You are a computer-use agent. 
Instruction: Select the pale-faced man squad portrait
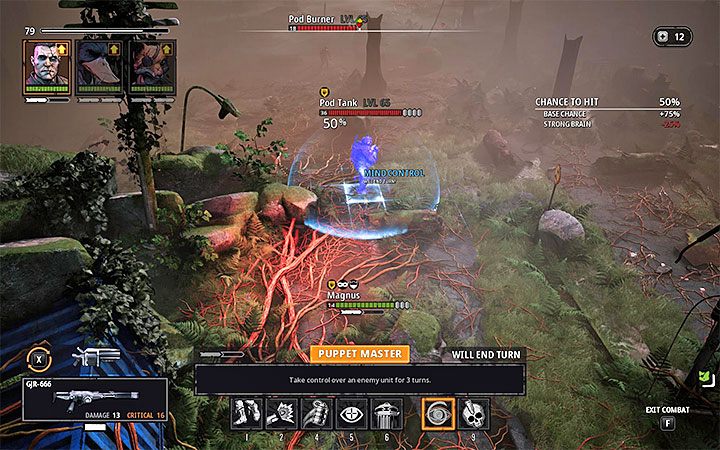47,64
